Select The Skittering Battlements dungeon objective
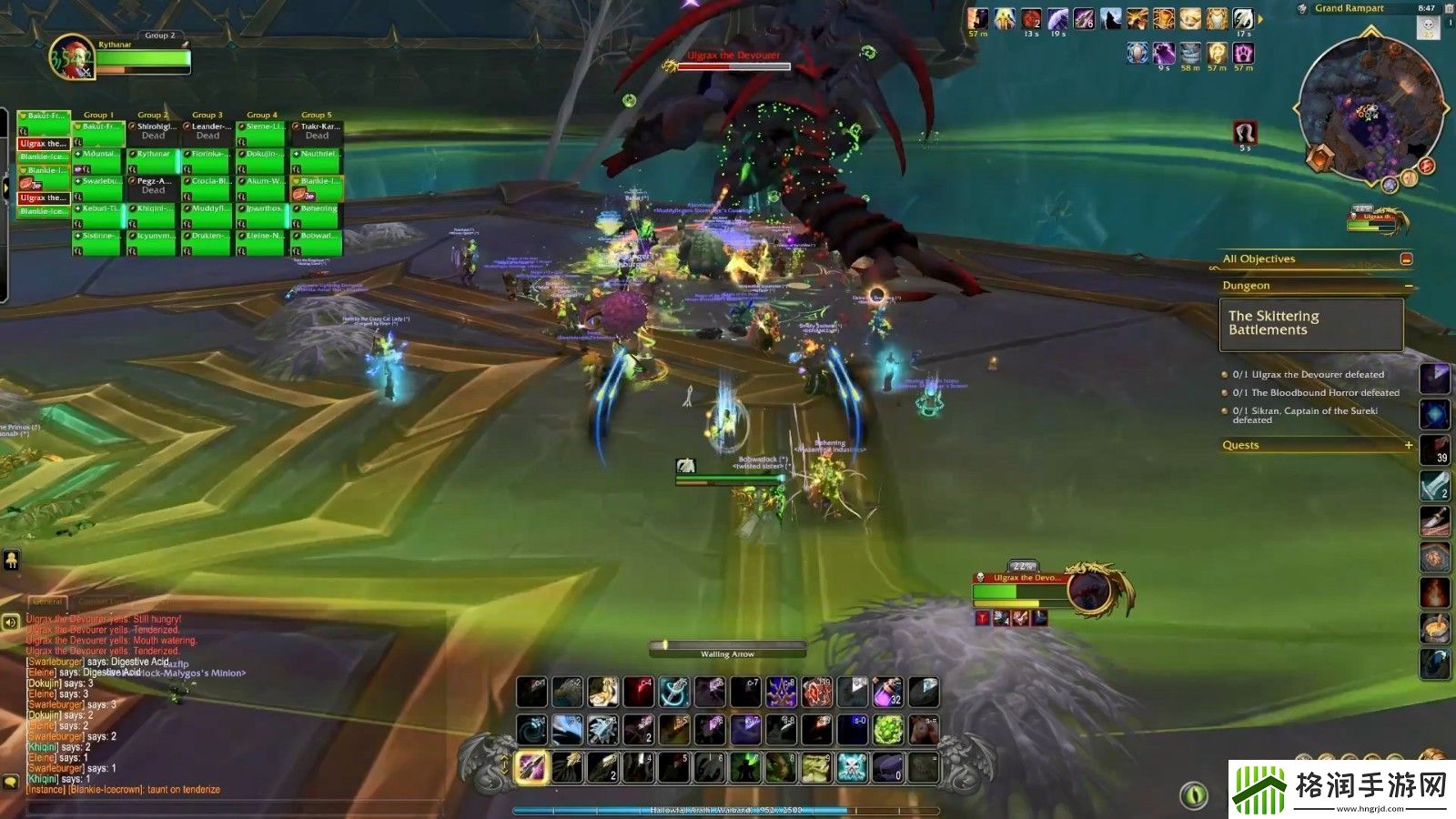The width and height of the screenshot is (1456, 819). pyautogui.click(x=1310, y=324)
